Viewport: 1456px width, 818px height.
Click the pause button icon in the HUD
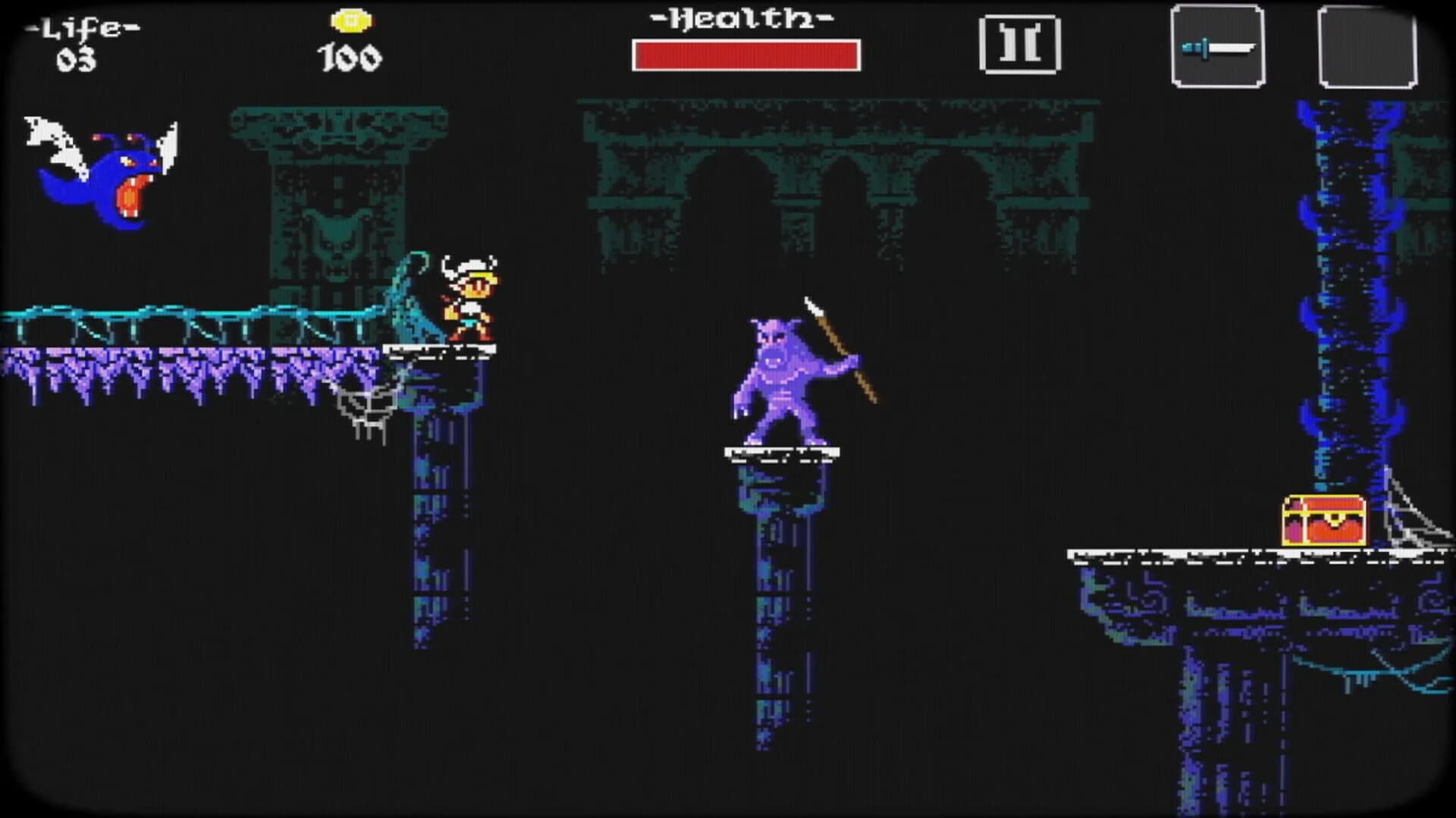[x=1020, y=45]
